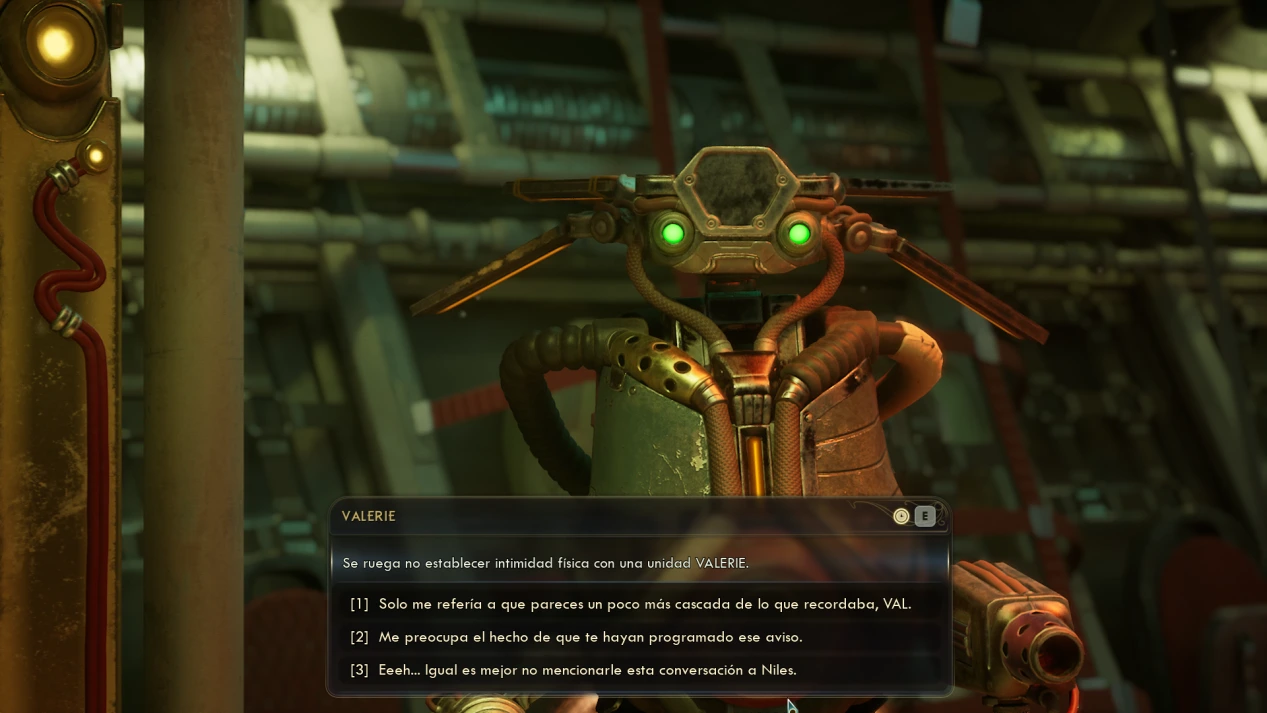Pick reply about not mentioning this to Niles
The width and height of the screenshot is (1267, 713).
tap(587, 670)
